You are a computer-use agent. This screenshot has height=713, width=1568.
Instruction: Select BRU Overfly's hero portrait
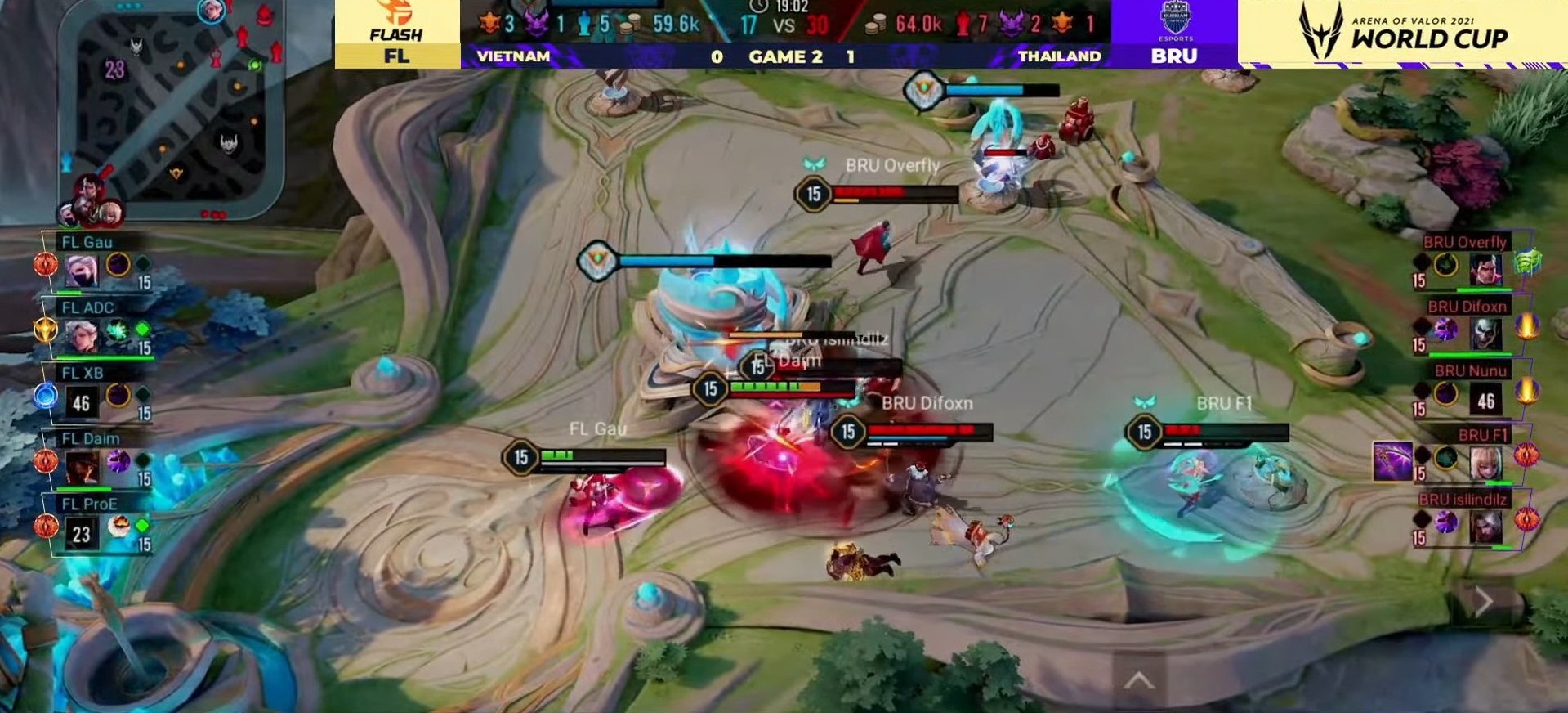(x=1485, y=270)
